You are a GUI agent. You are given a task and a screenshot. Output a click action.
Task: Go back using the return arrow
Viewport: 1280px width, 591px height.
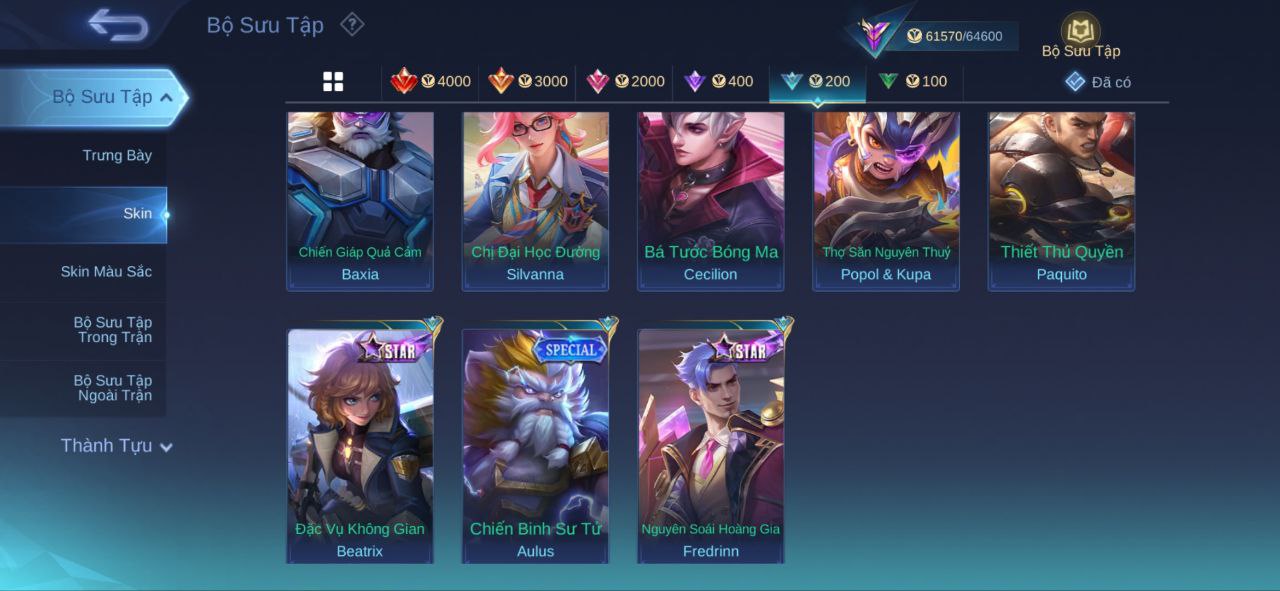(118, 25)
